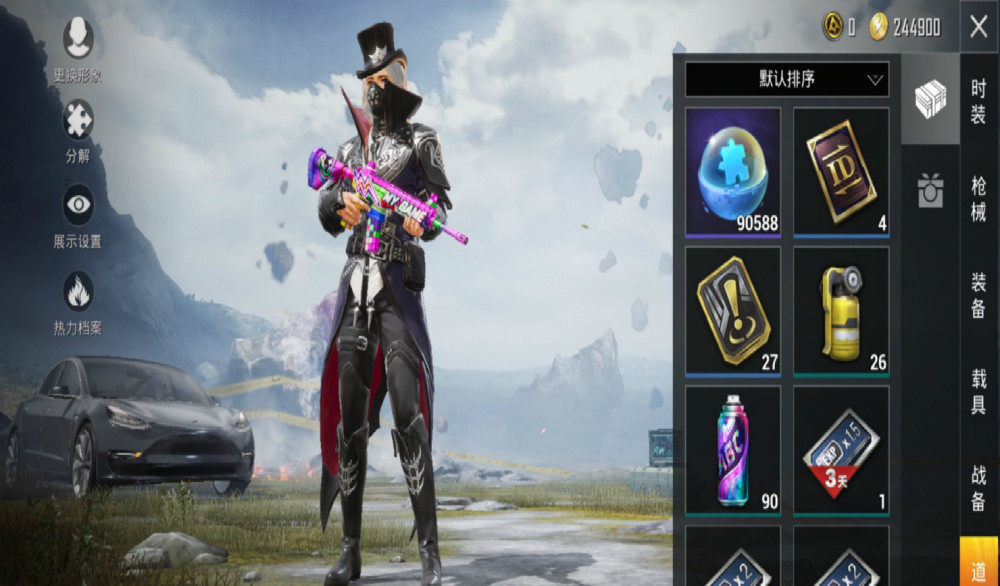Select the graffiti spray can item
The height and width of the screenshot is (586, 1000).
tap(733, 450)
